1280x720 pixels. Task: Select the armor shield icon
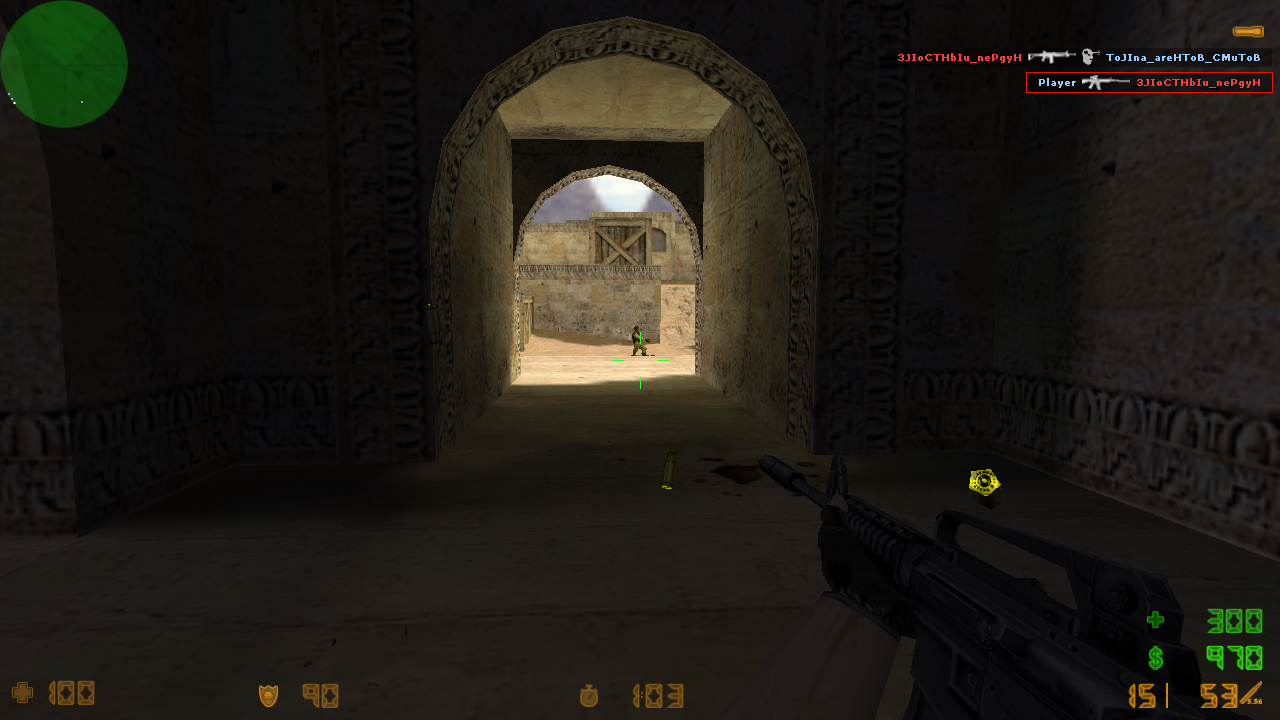[x=269, y=693]
